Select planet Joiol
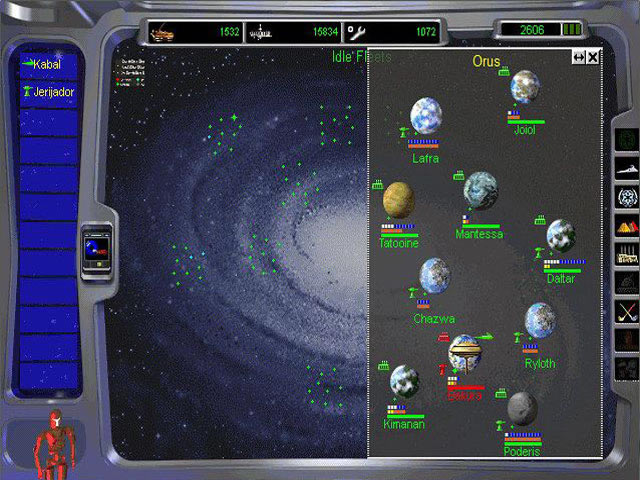 [x=525, y=87]
